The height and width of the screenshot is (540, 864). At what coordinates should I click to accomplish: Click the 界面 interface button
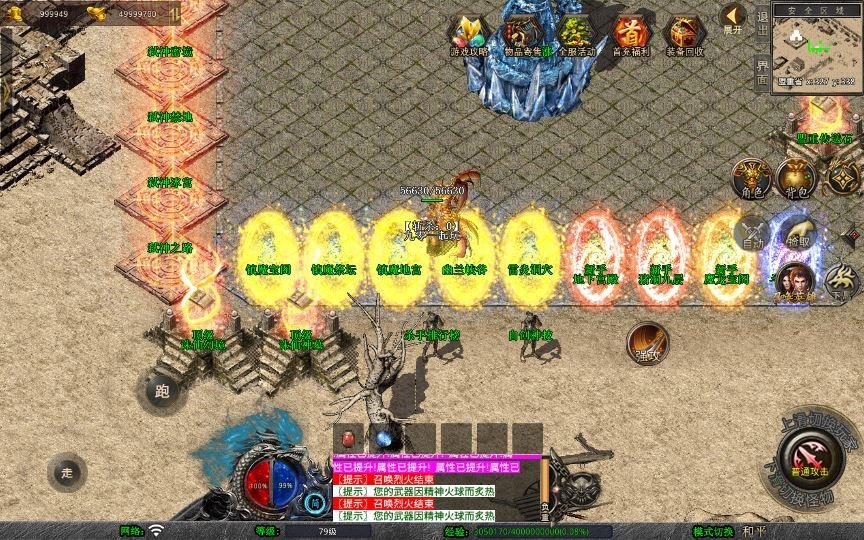[x=762, y=71]
